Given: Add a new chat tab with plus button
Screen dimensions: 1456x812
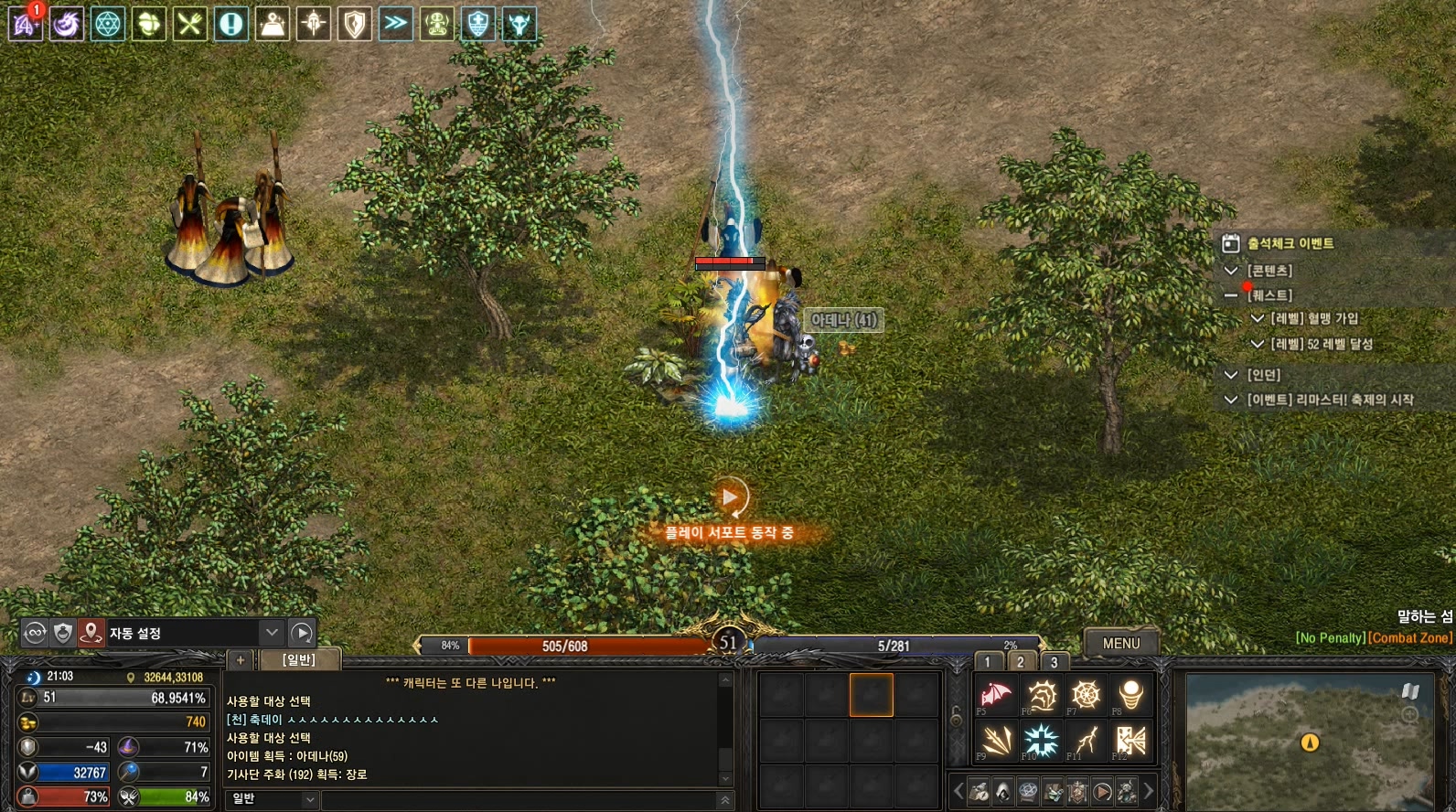Looking at the screenshot, I should pyautogui.click(x=241, y=659).
